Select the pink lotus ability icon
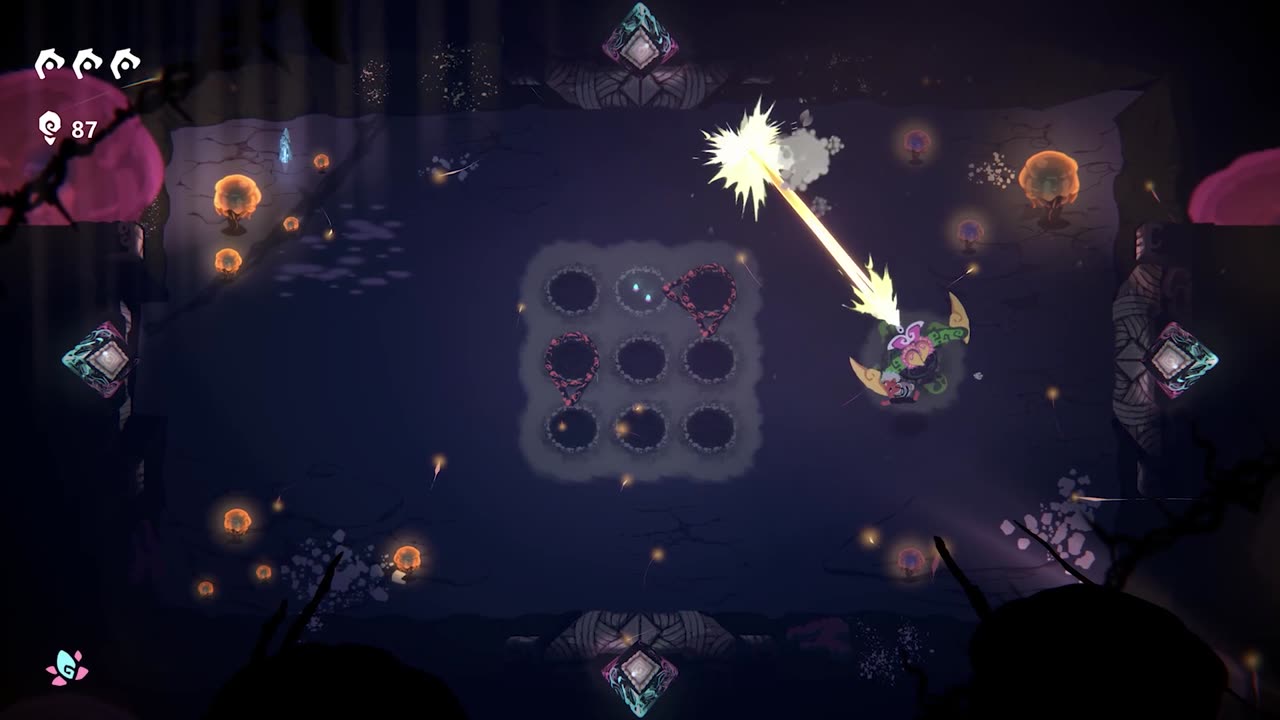Image resolution: width=1280 pixels, height=720 pixels. pyautogui.click(x=67, y=668)
